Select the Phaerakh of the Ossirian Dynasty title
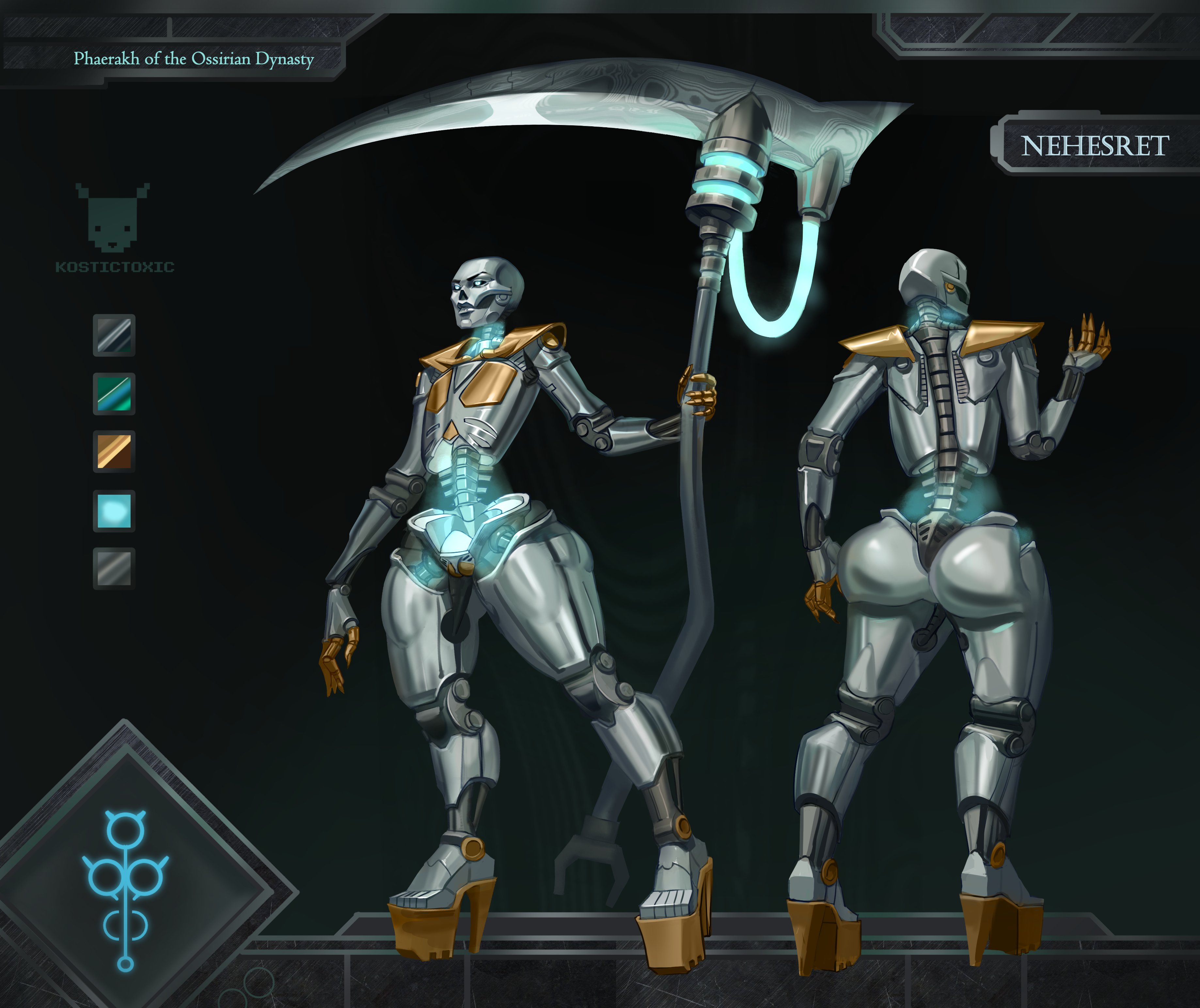This screenshot has height=1008, width=1200. pyautogui.click(x=193, y=59)
